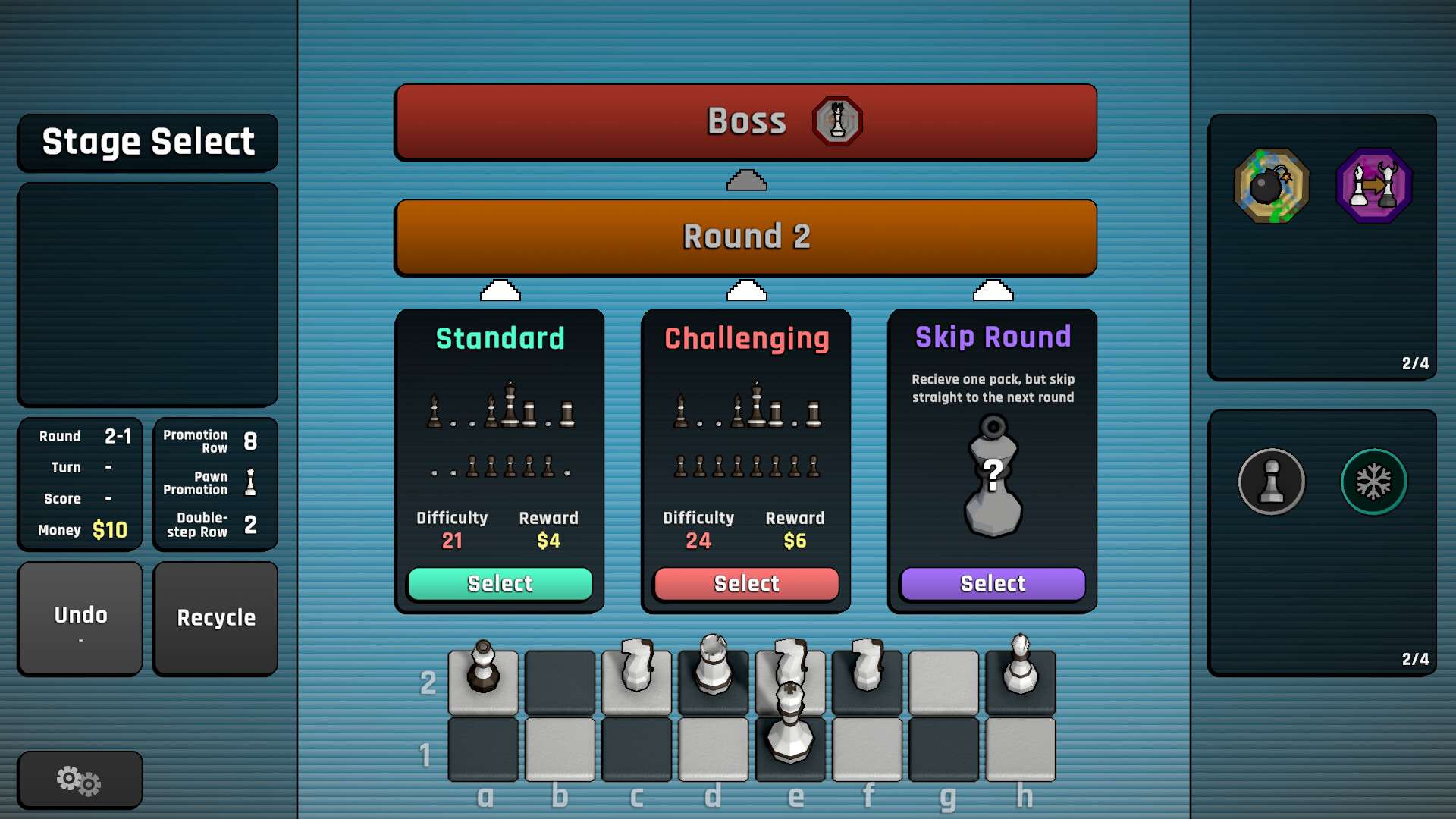Click the 2/4 powerup counter
The width and height of the screenshot is (1456, 819).
click(1415, 363)
